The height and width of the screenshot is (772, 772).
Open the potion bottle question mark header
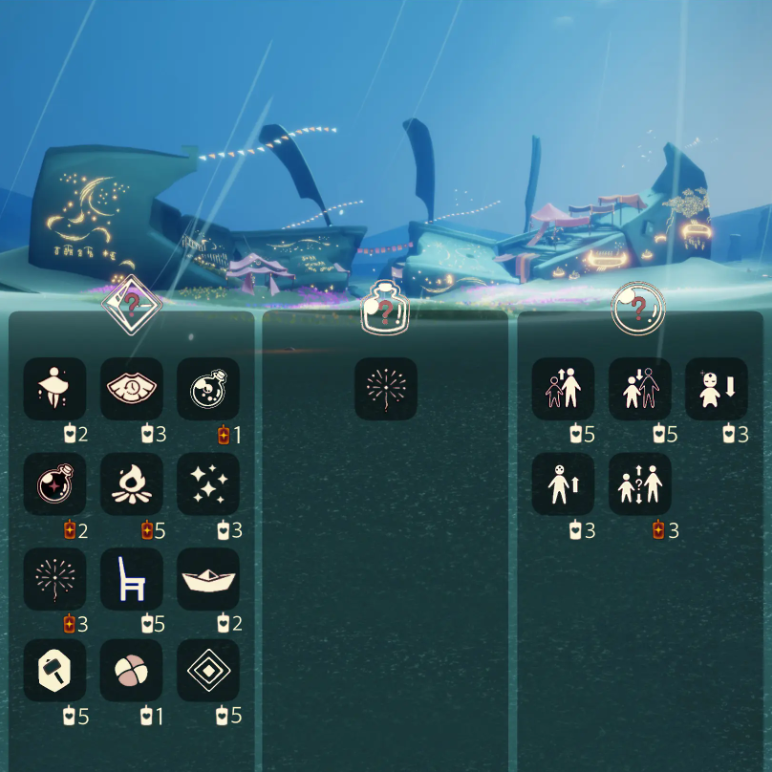pos(385,308)
